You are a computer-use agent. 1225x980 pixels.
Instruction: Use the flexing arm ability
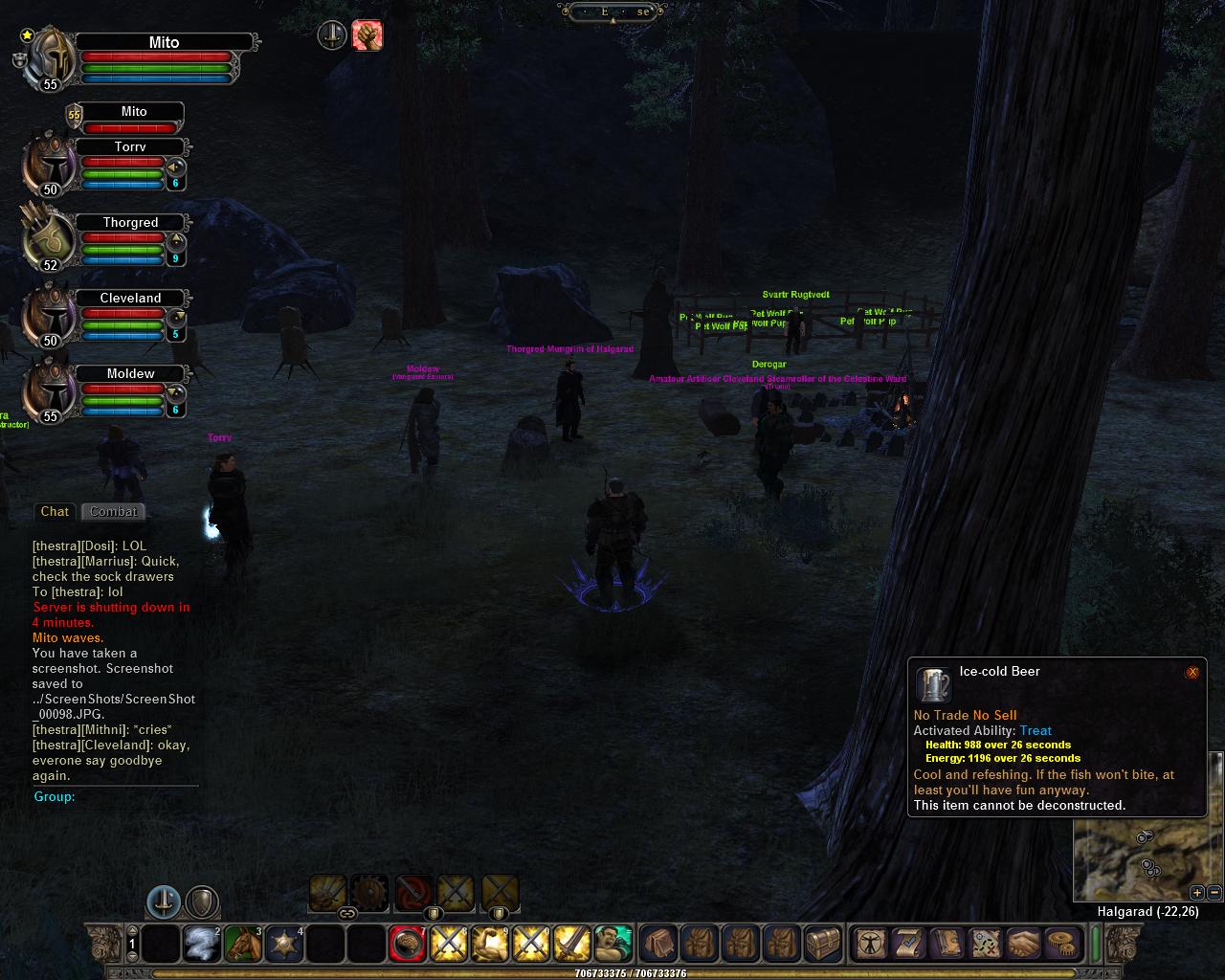[490, 945]
